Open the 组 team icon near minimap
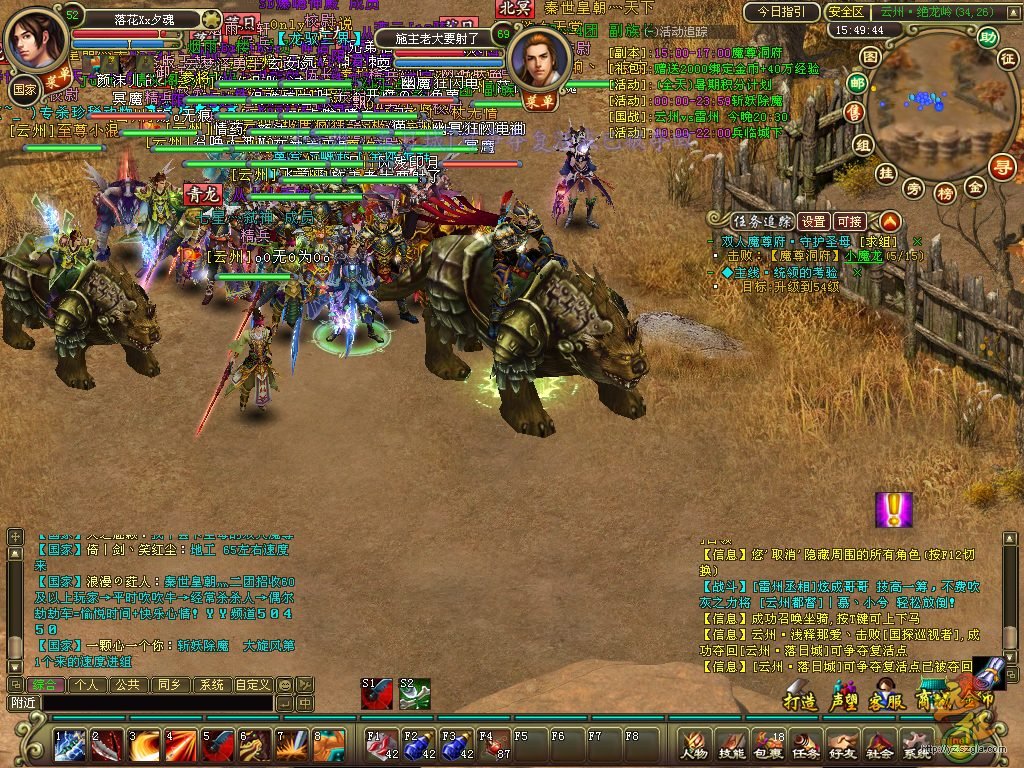This screenshot has height=768, width=1024. 864,145
